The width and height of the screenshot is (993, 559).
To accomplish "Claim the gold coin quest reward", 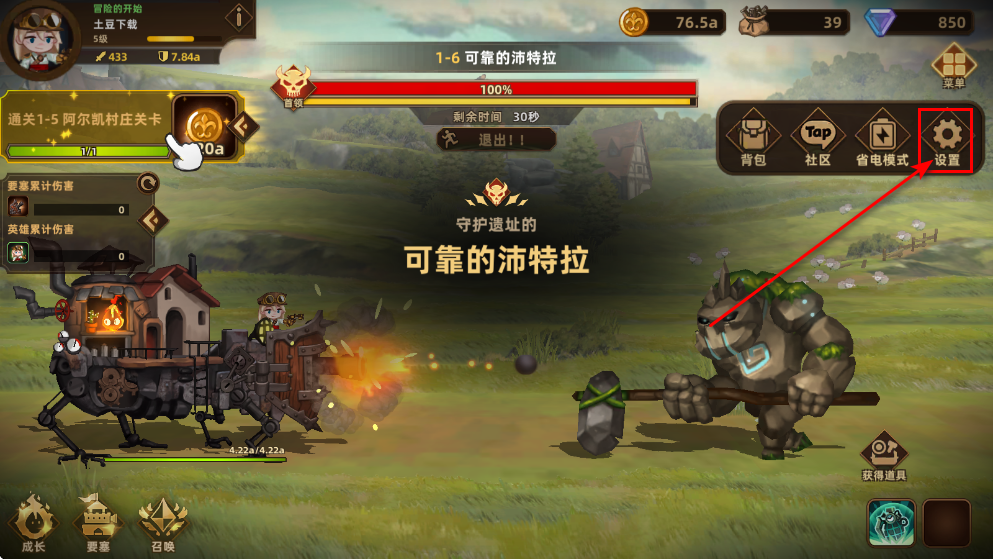I will point(205,127).
